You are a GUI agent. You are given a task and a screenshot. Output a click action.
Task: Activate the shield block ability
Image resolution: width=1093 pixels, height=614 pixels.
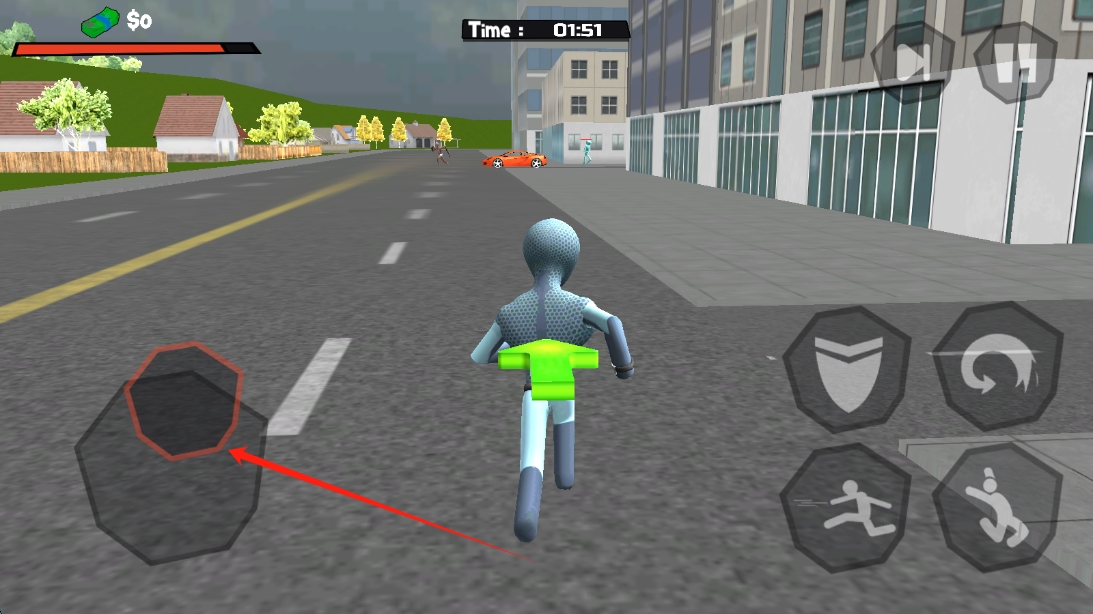point(847,368)
